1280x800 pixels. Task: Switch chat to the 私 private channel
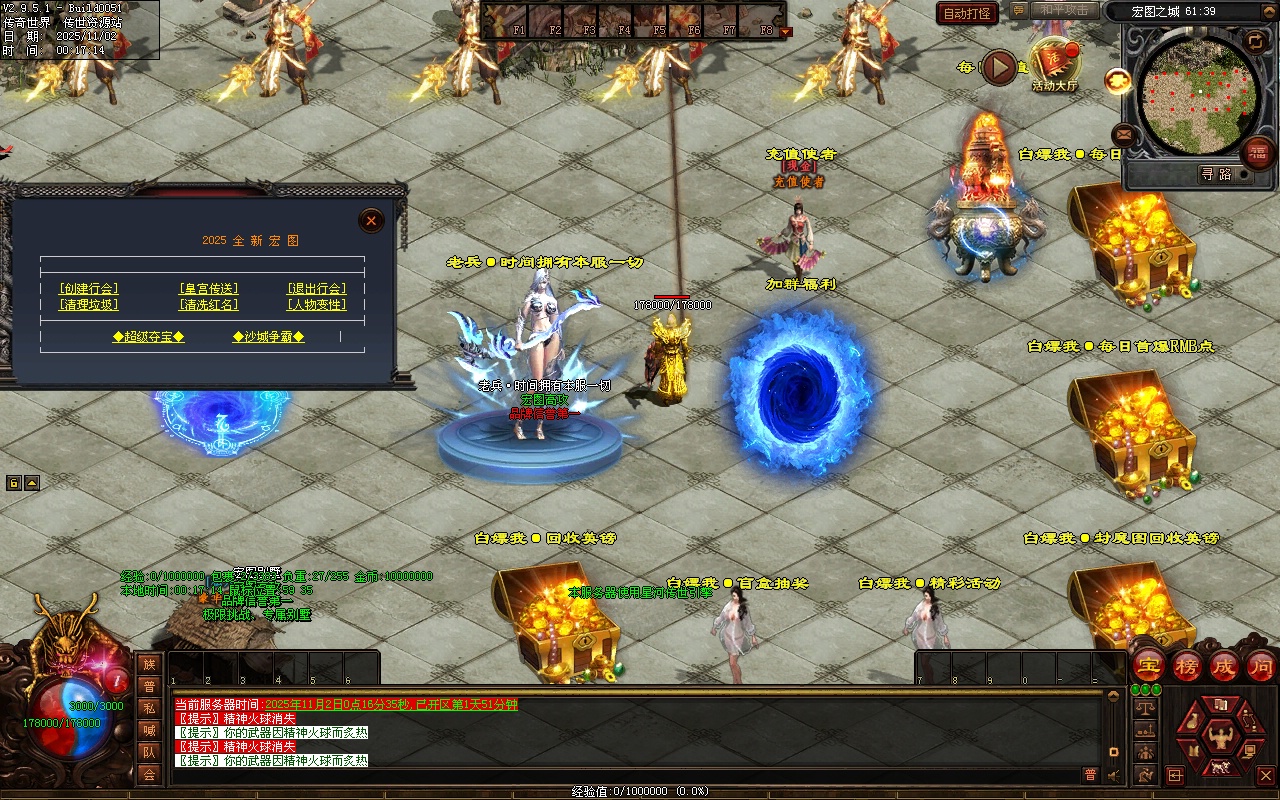149,708
